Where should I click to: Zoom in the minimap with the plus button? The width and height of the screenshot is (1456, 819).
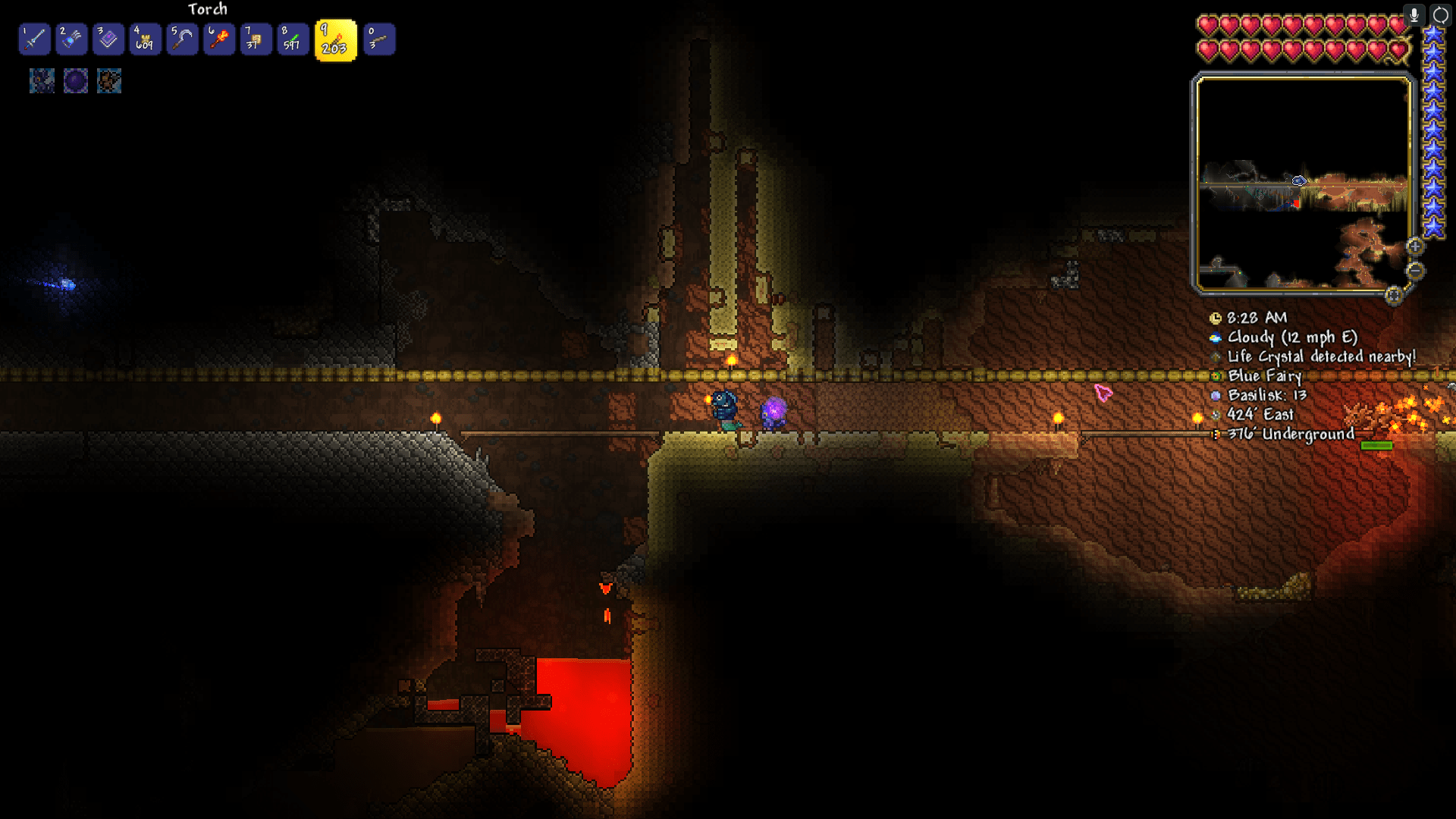pos(1415,246)
